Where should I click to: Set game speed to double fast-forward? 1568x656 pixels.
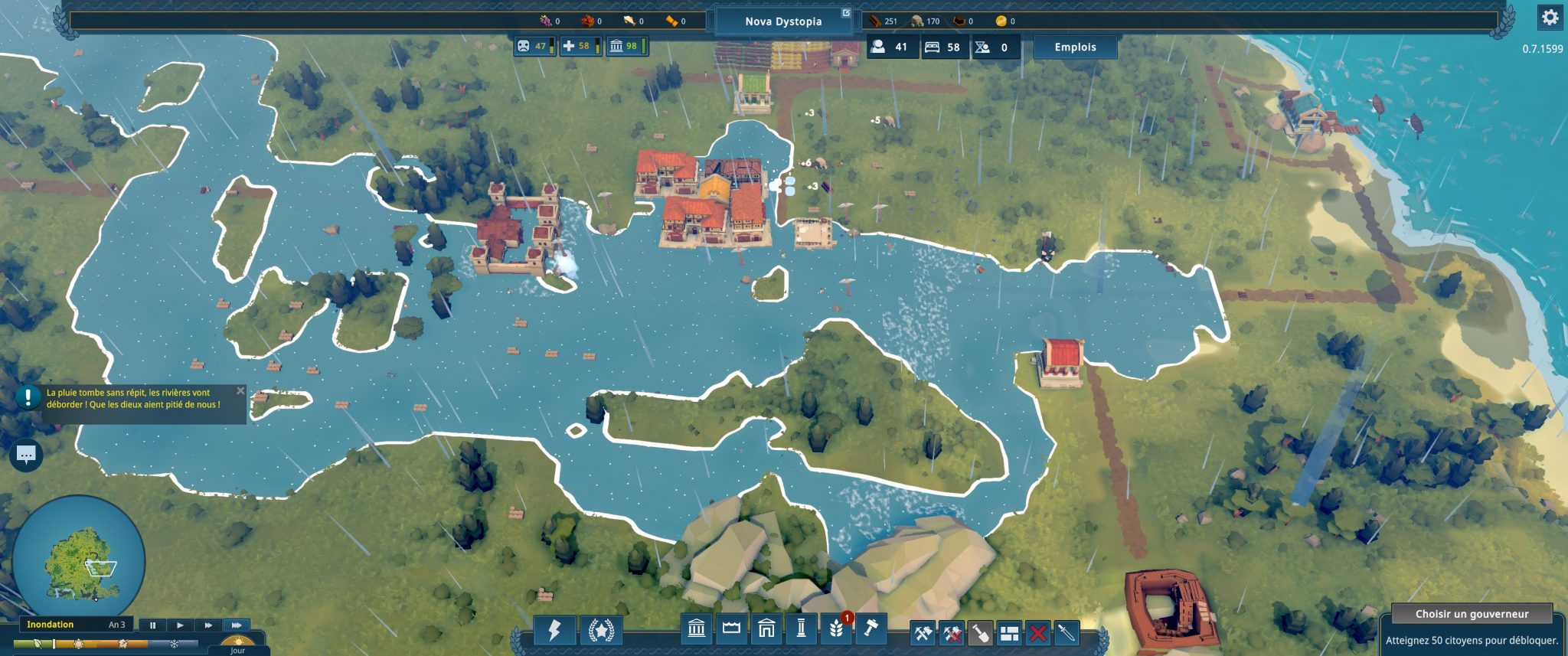pos(208,625)
